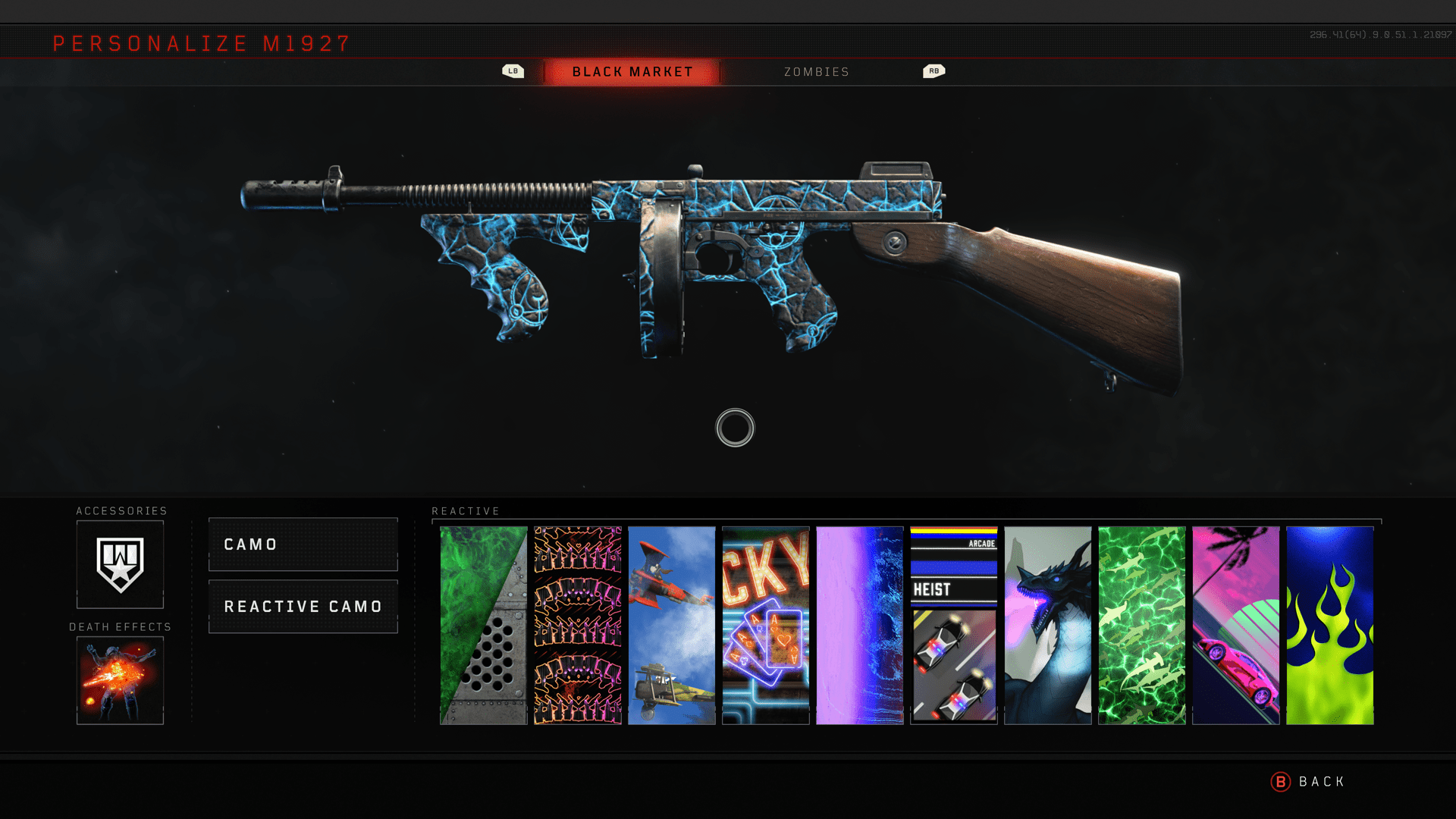Select the Camo menu option
Image resolution: width=1456 pixels, height=819 pixels.
pos(303,544)
